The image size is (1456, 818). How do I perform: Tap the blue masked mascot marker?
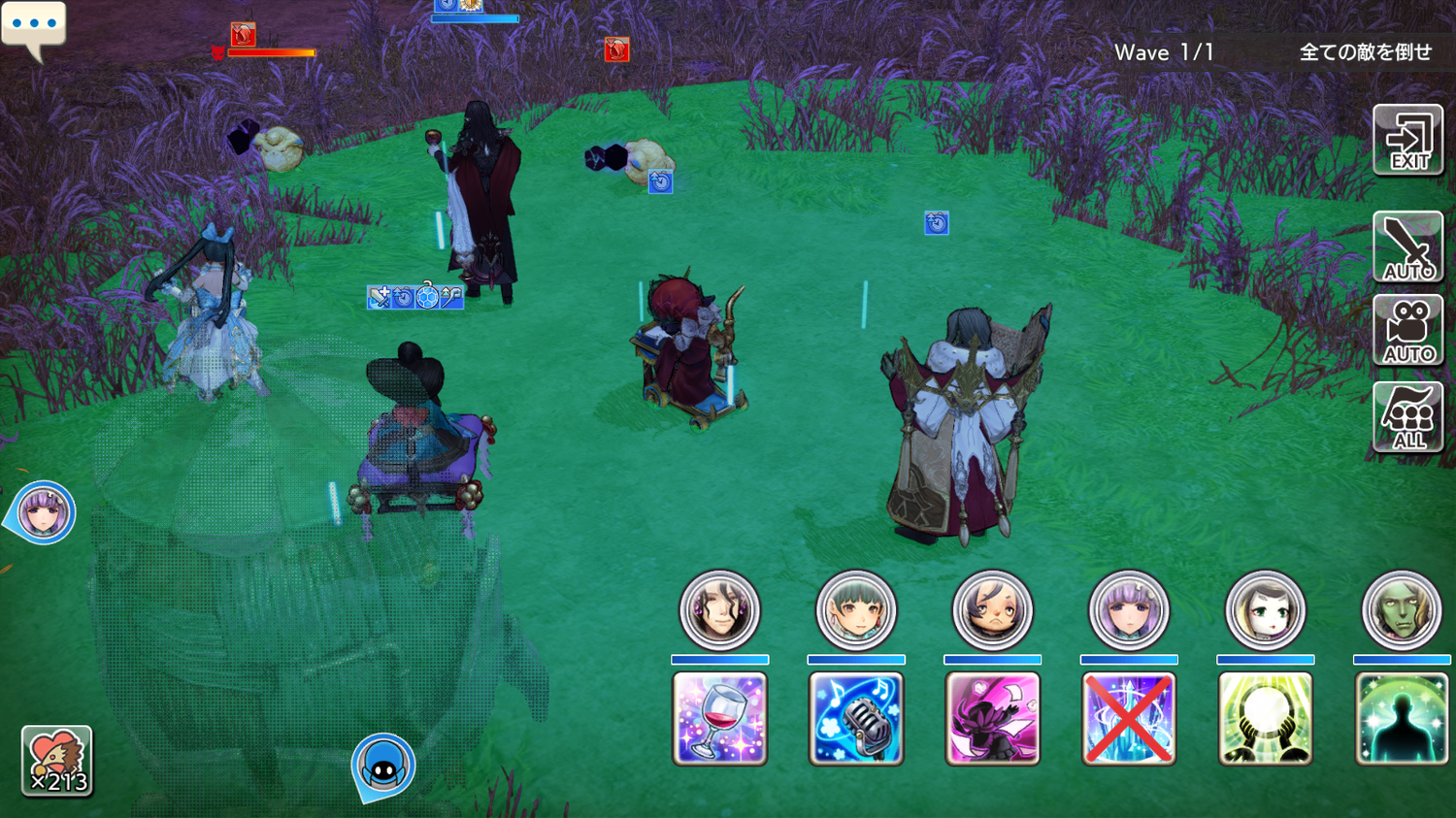coord(383,765)
